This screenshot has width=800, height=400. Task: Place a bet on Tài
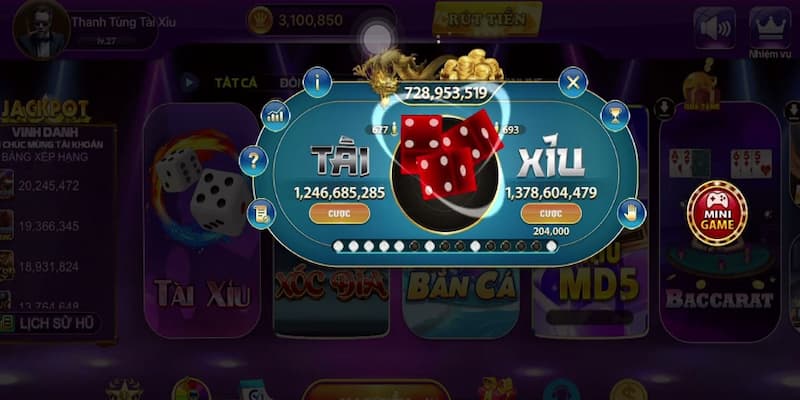(x=339, y=213)
